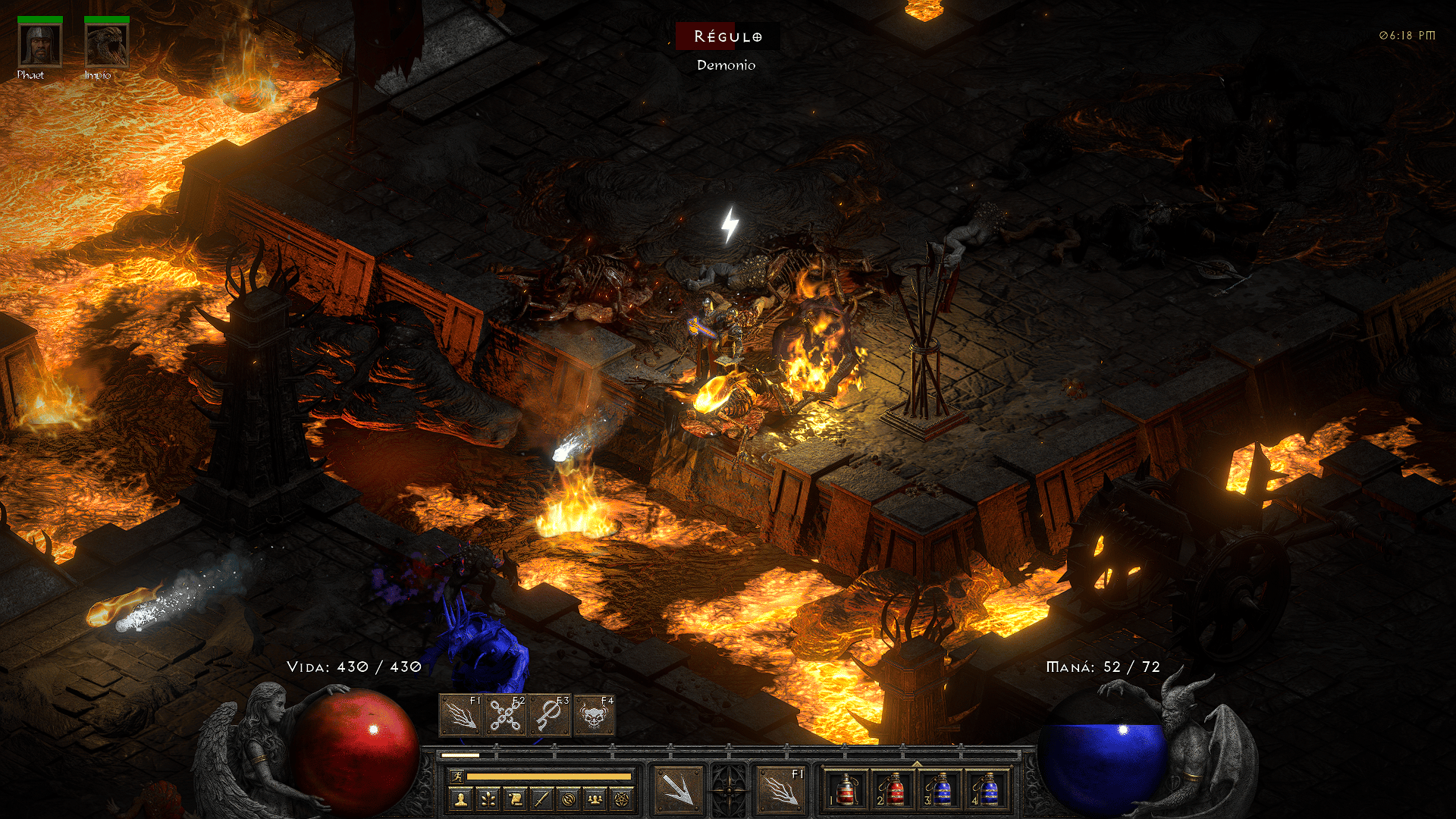The height and width of the screenshot is (819, 1456).
Task: Toggle run/walk with the running man icon
Action: tap(457, 777)
